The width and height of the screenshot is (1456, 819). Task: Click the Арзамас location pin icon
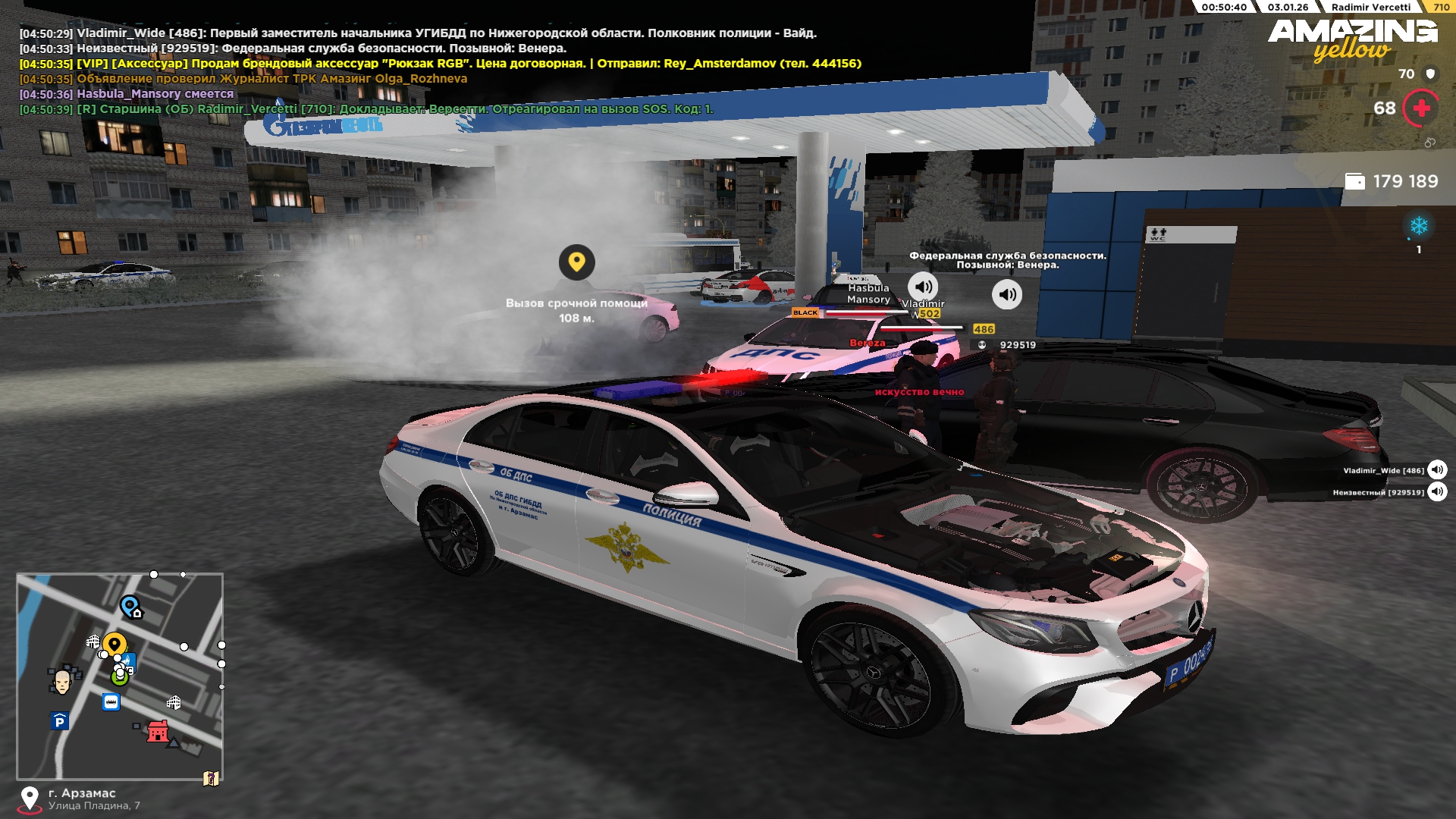[x=30, y=799]
